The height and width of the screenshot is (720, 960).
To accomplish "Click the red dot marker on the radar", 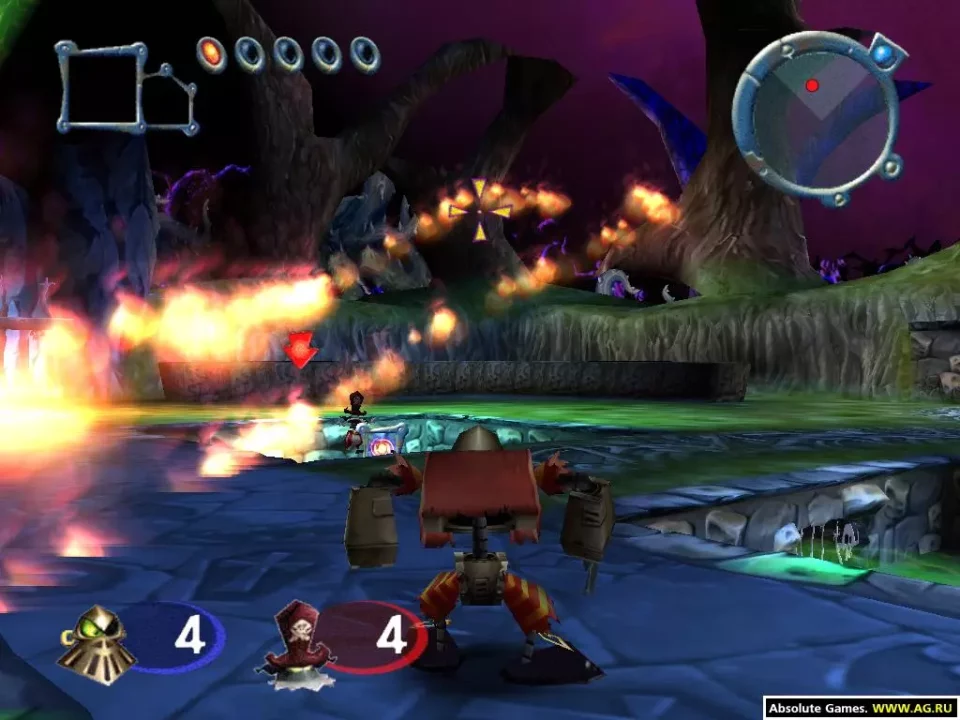I will [x=812, y=85].
